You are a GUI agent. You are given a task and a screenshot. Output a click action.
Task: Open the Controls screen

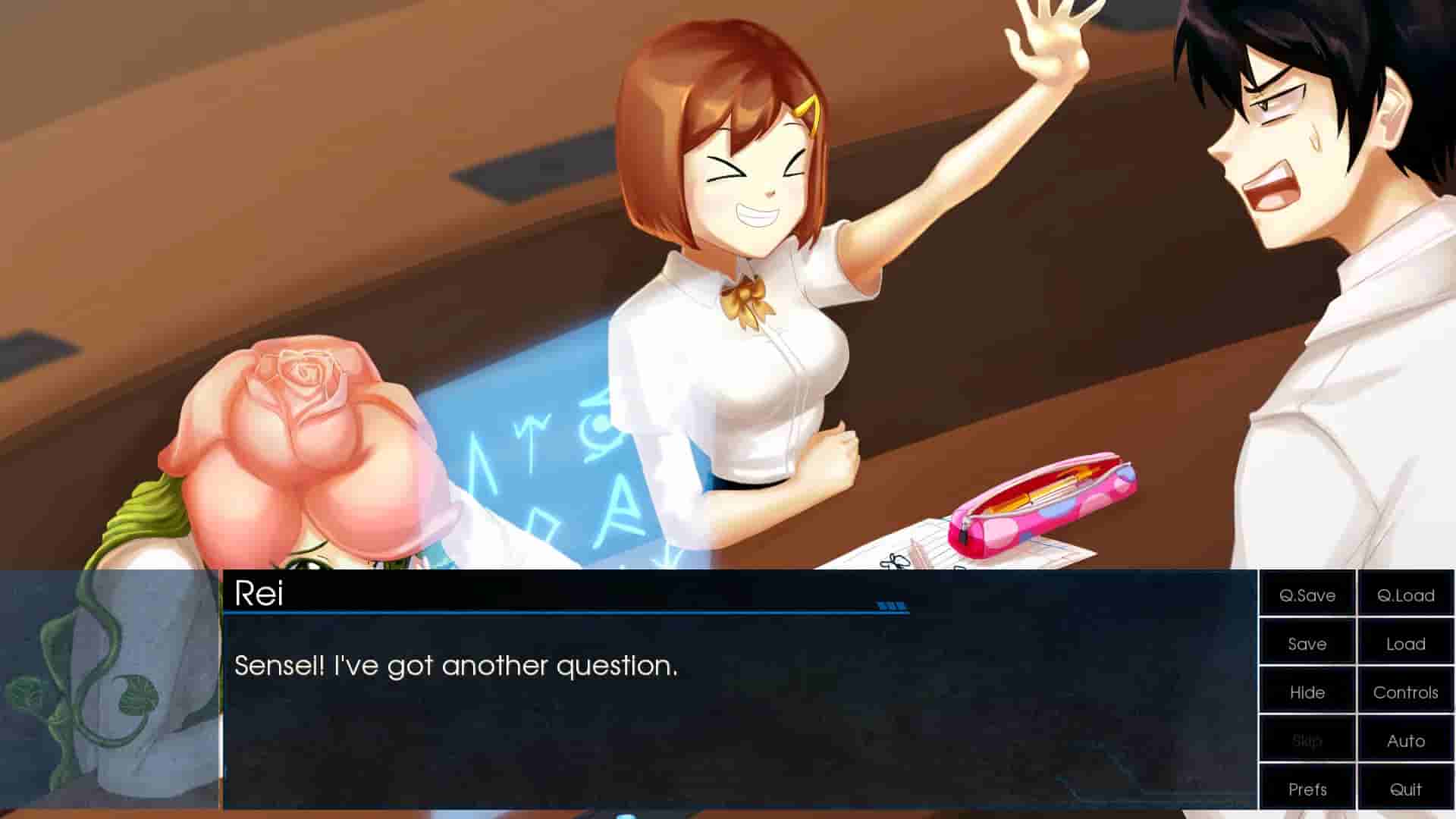click(x=1405, y=692)
